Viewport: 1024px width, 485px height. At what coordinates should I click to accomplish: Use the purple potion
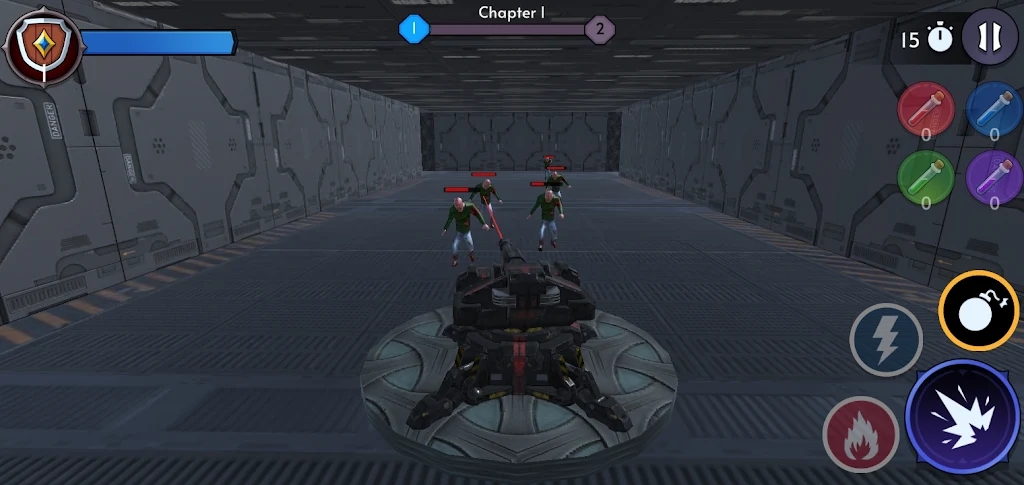pos(993,178)
